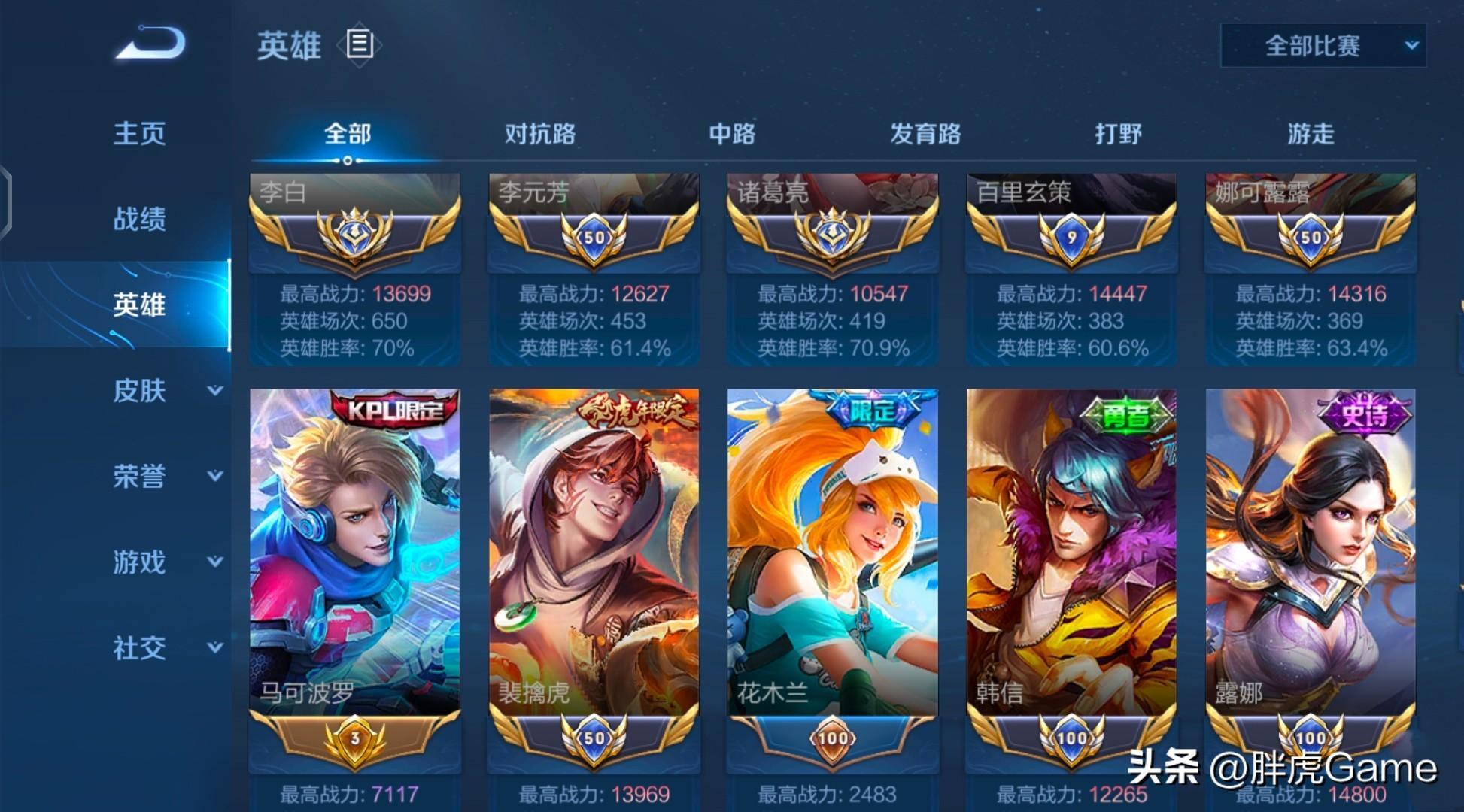Viewport: 1464px width, 812px height.
Task: Open the 全部比赛 match filter dropdown
Action: [1323, 46]
